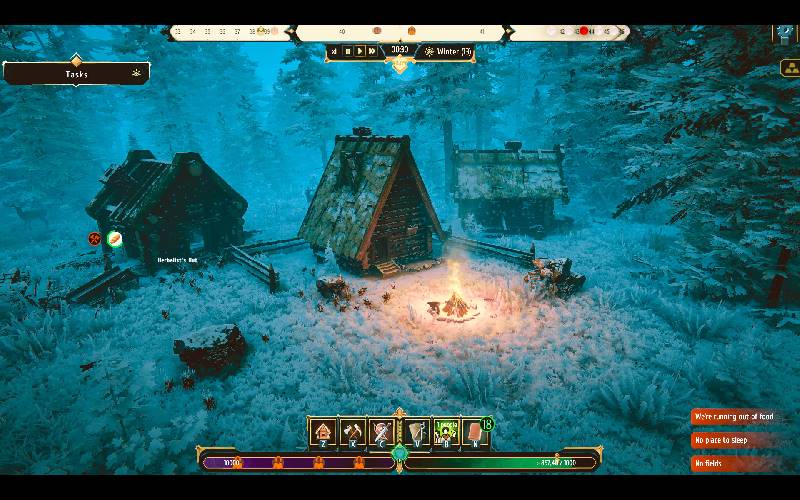This screenshot has height=500, width=800.
Task: Open the 'No place to sleep' warning
Action: click(x=735, y=440)
